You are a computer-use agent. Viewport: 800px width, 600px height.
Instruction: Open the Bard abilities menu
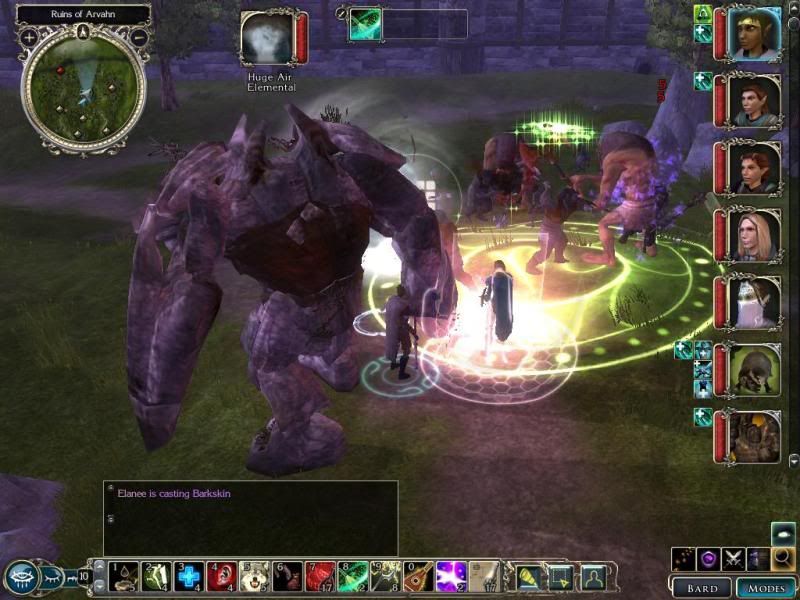tap(702, 588)
